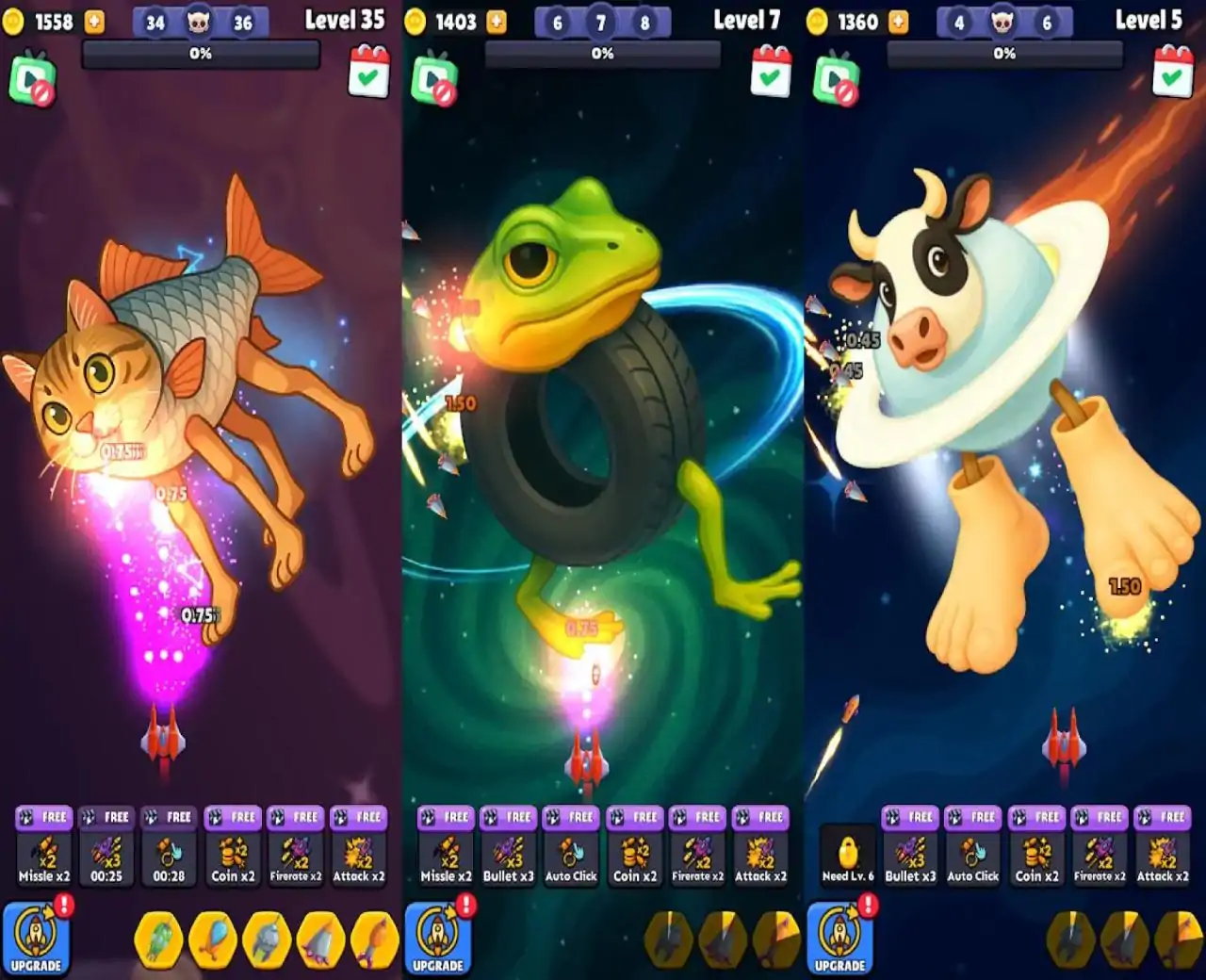Activate the Coin x2 boost

pos(234,857)
